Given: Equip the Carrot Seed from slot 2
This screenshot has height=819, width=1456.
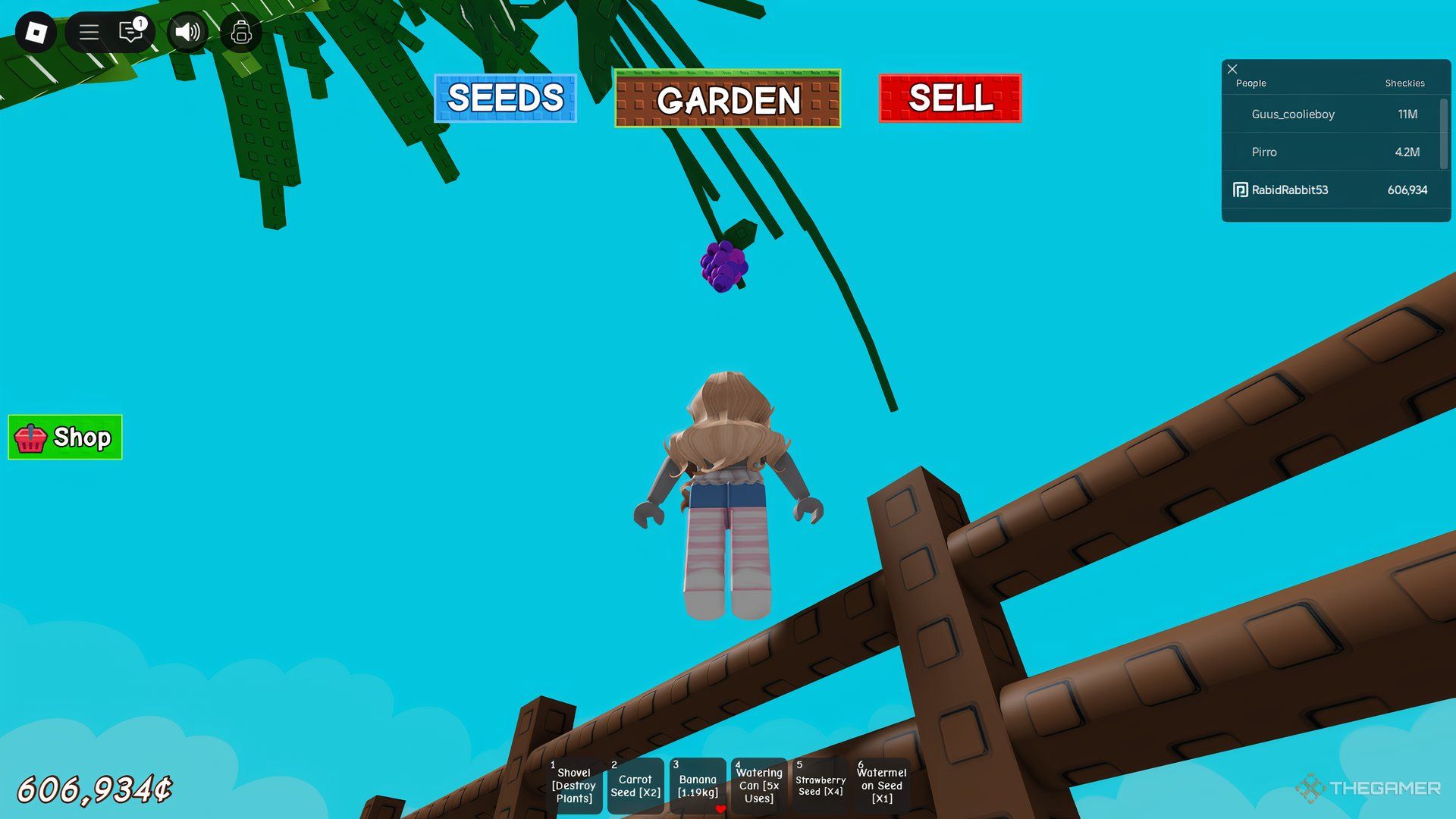Looking at the screenshot, I should pyautogui.click(x=635, y=786).
